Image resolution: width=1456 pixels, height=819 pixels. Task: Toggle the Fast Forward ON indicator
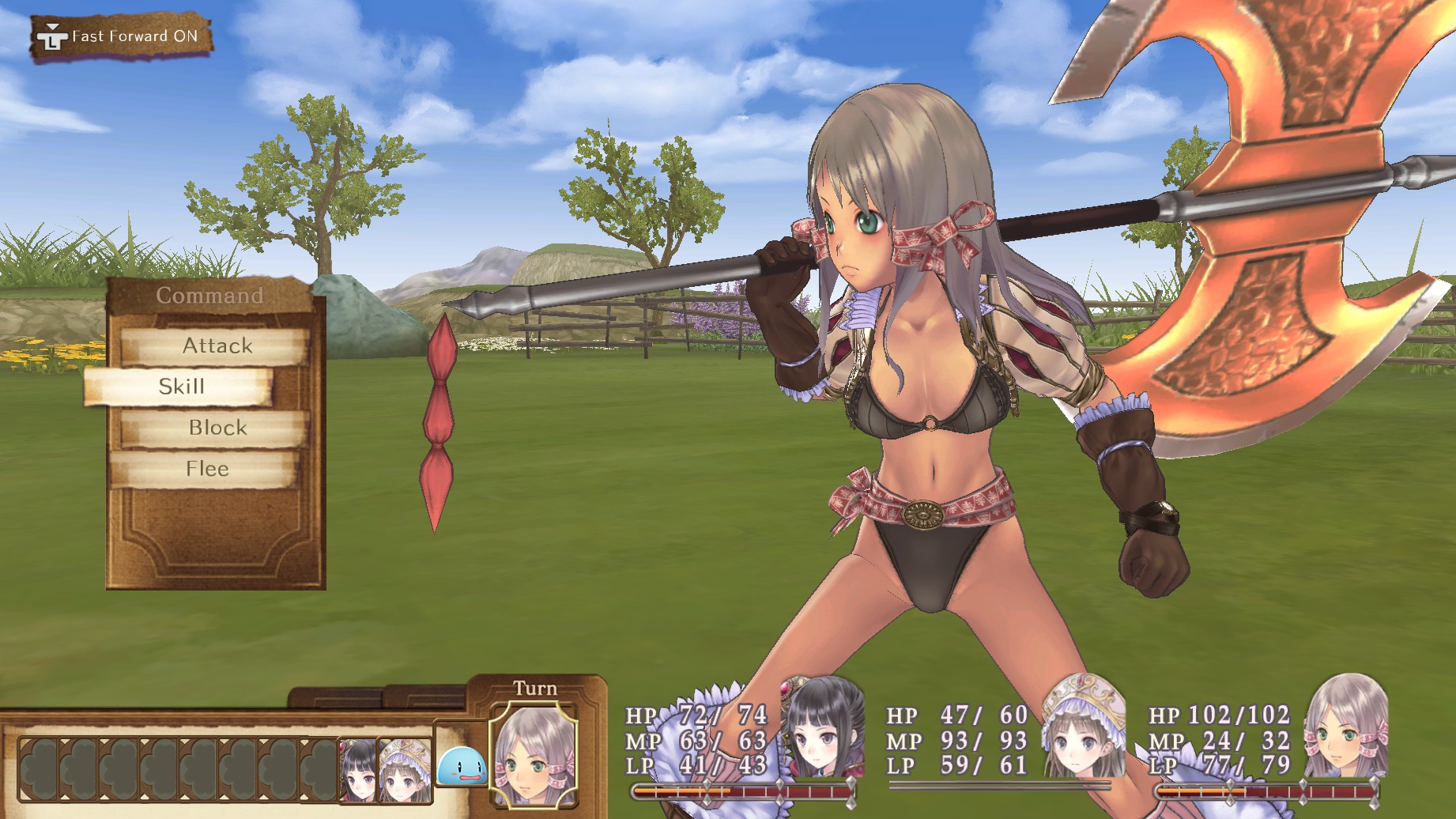click(122, 36)
